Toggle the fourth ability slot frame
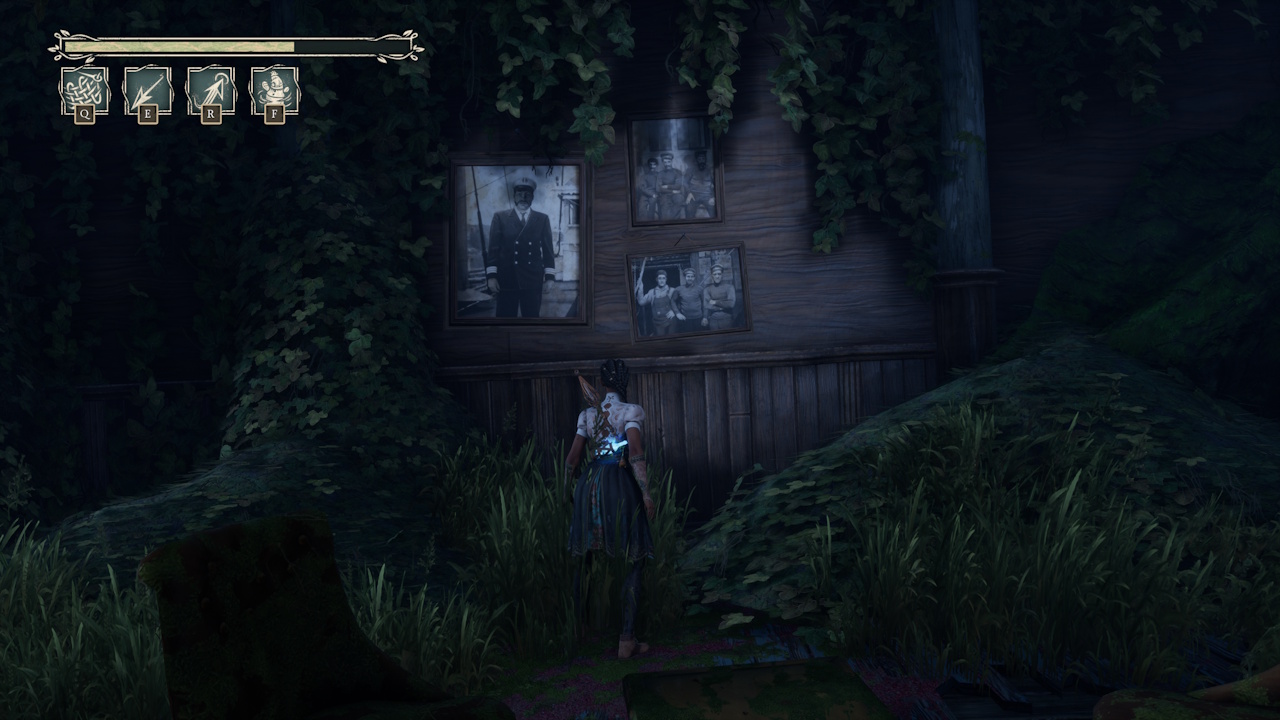 pyautogui.click(x=275, y=88)
